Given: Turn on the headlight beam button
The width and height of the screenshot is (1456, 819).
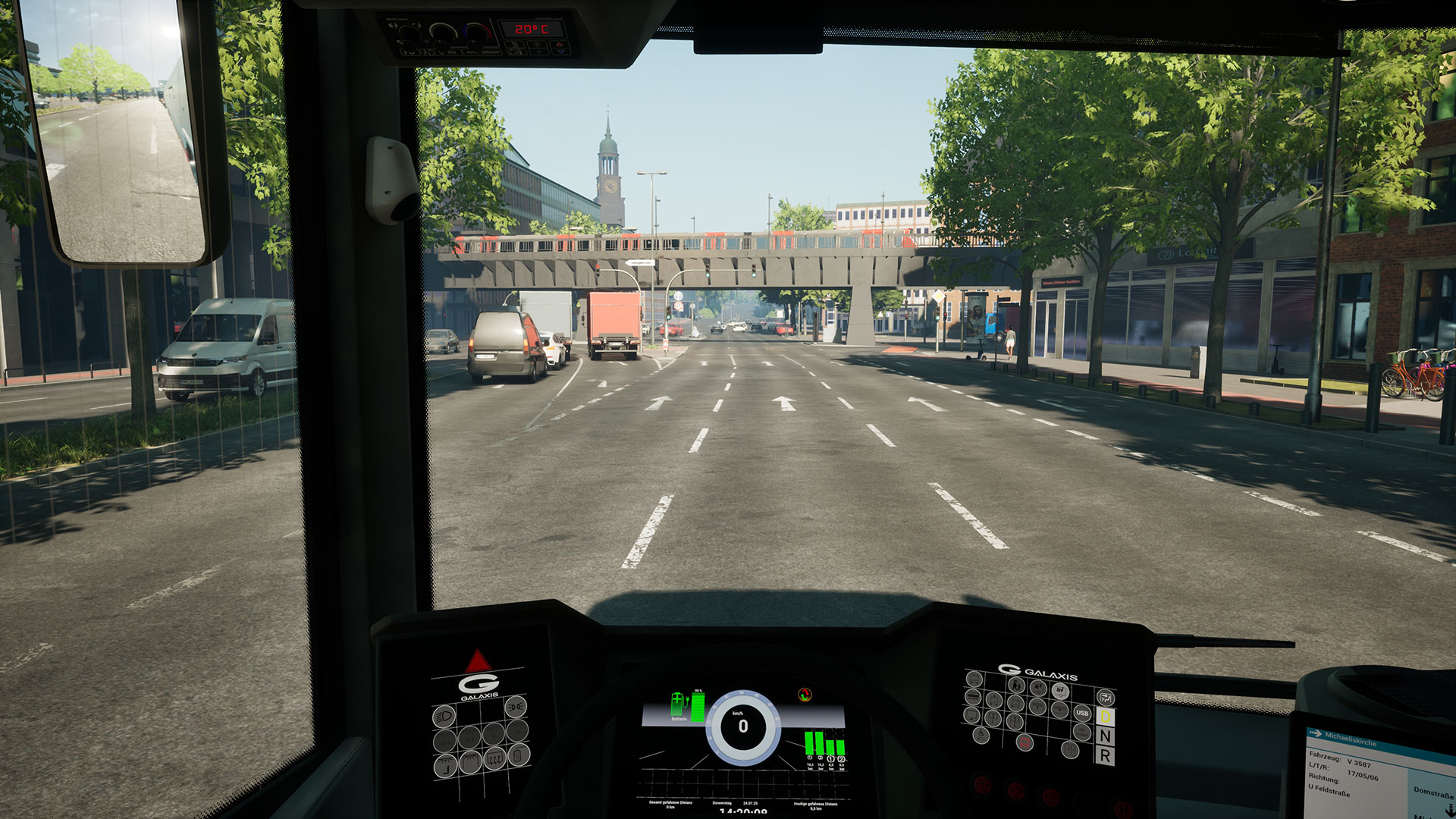Looking at the screenshot, I should pyautogui.click(x=444, y=717).
